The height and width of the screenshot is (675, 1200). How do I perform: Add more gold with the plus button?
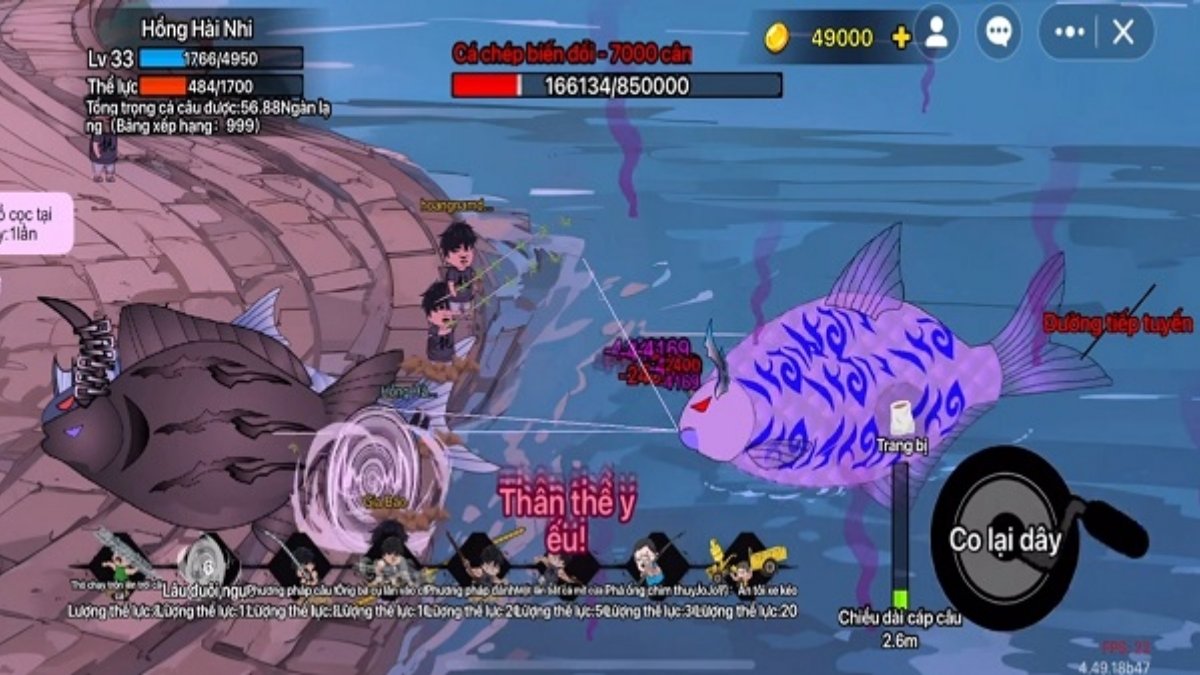901,38
